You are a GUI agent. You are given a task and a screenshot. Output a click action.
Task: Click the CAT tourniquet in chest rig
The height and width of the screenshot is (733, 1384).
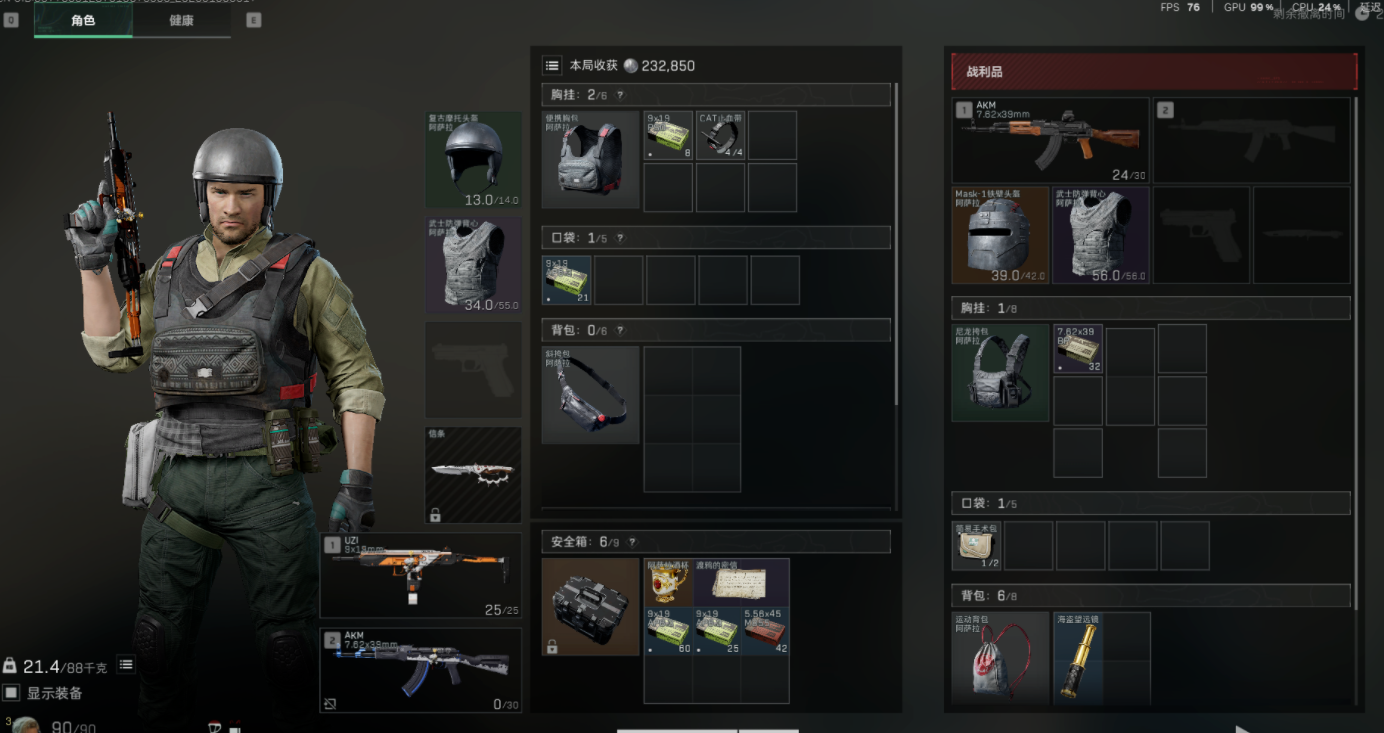click(720, 135)
